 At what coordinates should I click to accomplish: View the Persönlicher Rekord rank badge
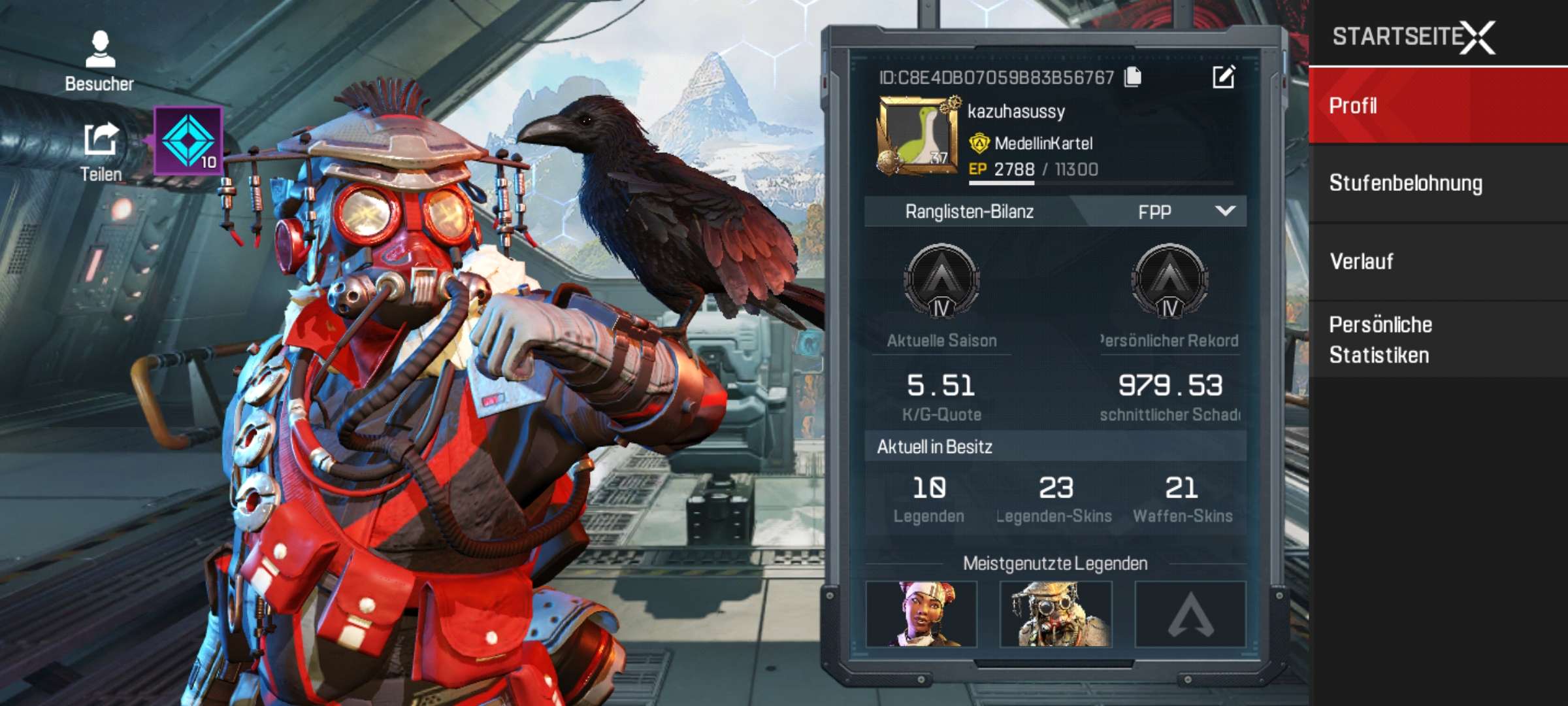1169,281
